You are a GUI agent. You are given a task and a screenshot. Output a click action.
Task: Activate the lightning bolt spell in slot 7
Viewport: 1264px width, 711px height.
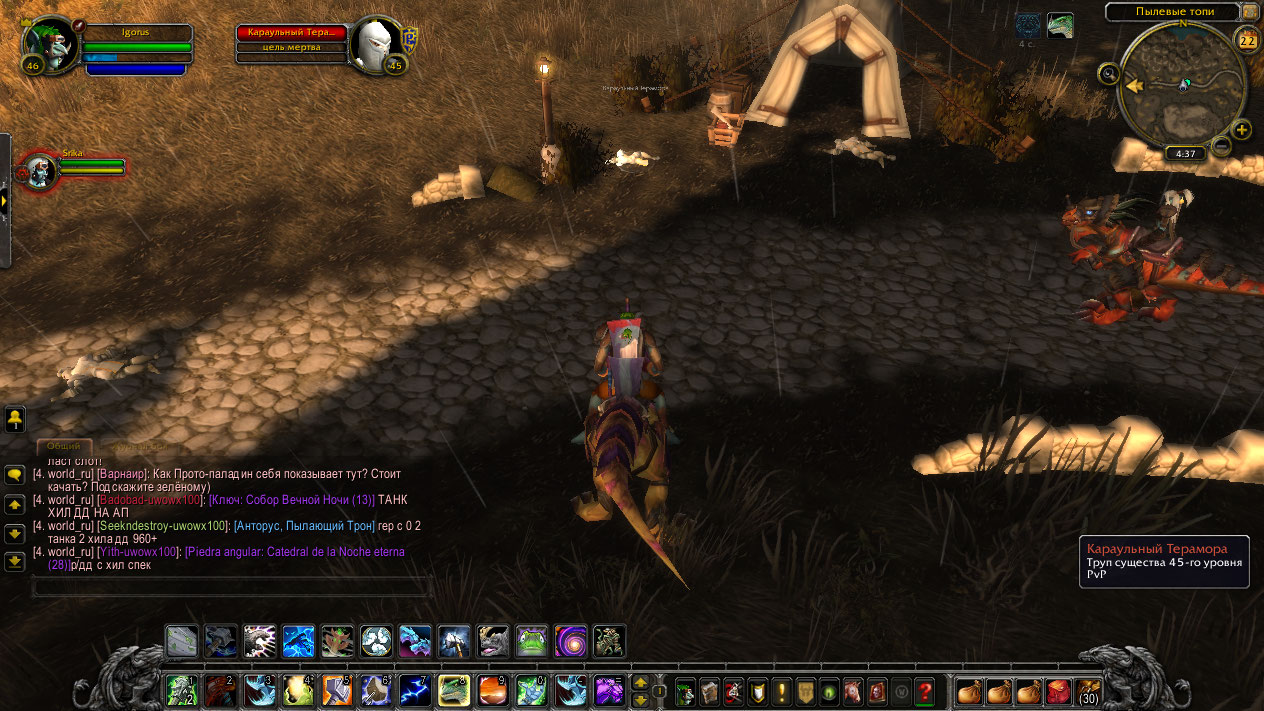coord(414,690)
